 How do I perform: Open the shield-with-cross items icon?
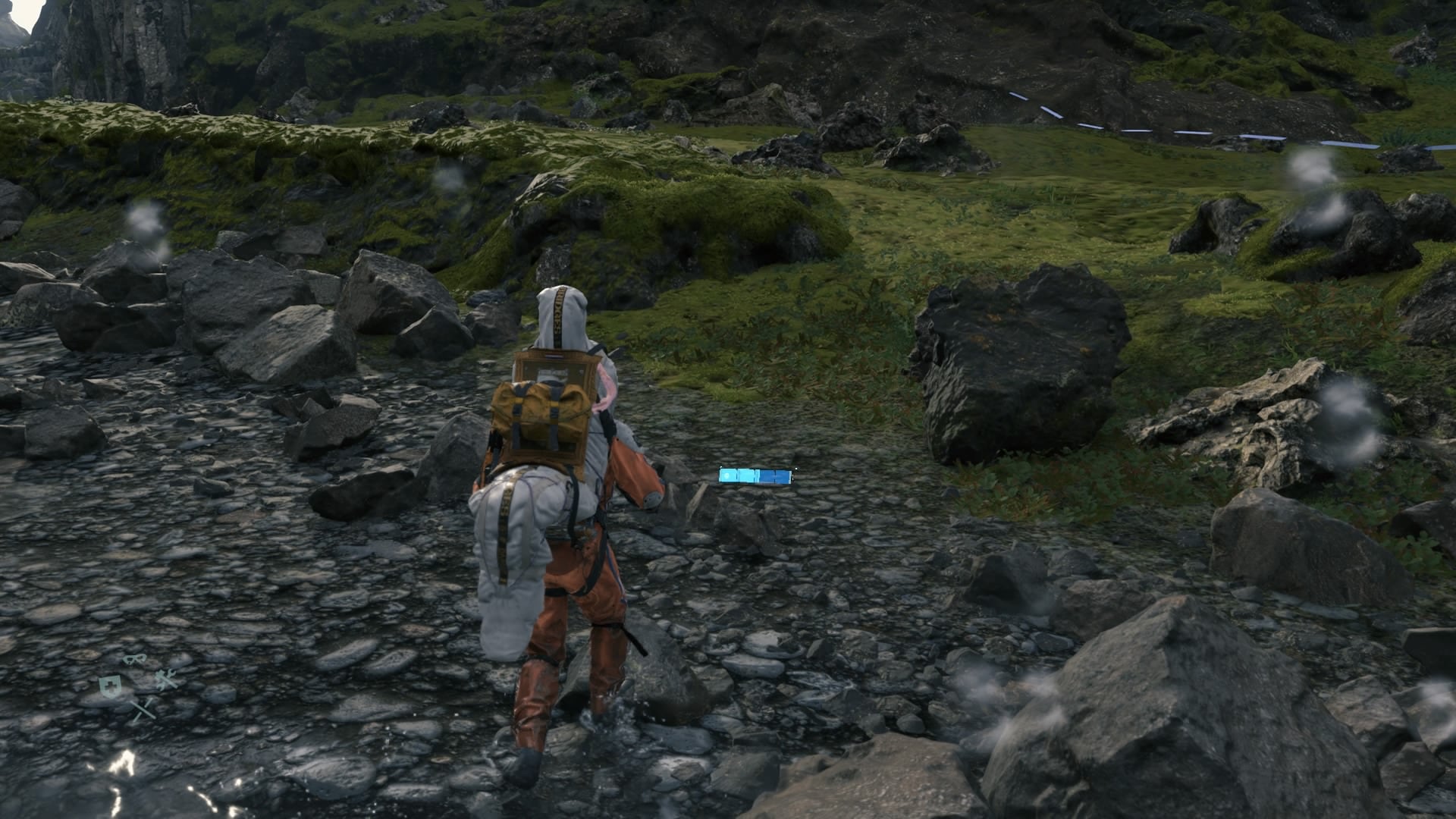point(109,686)
